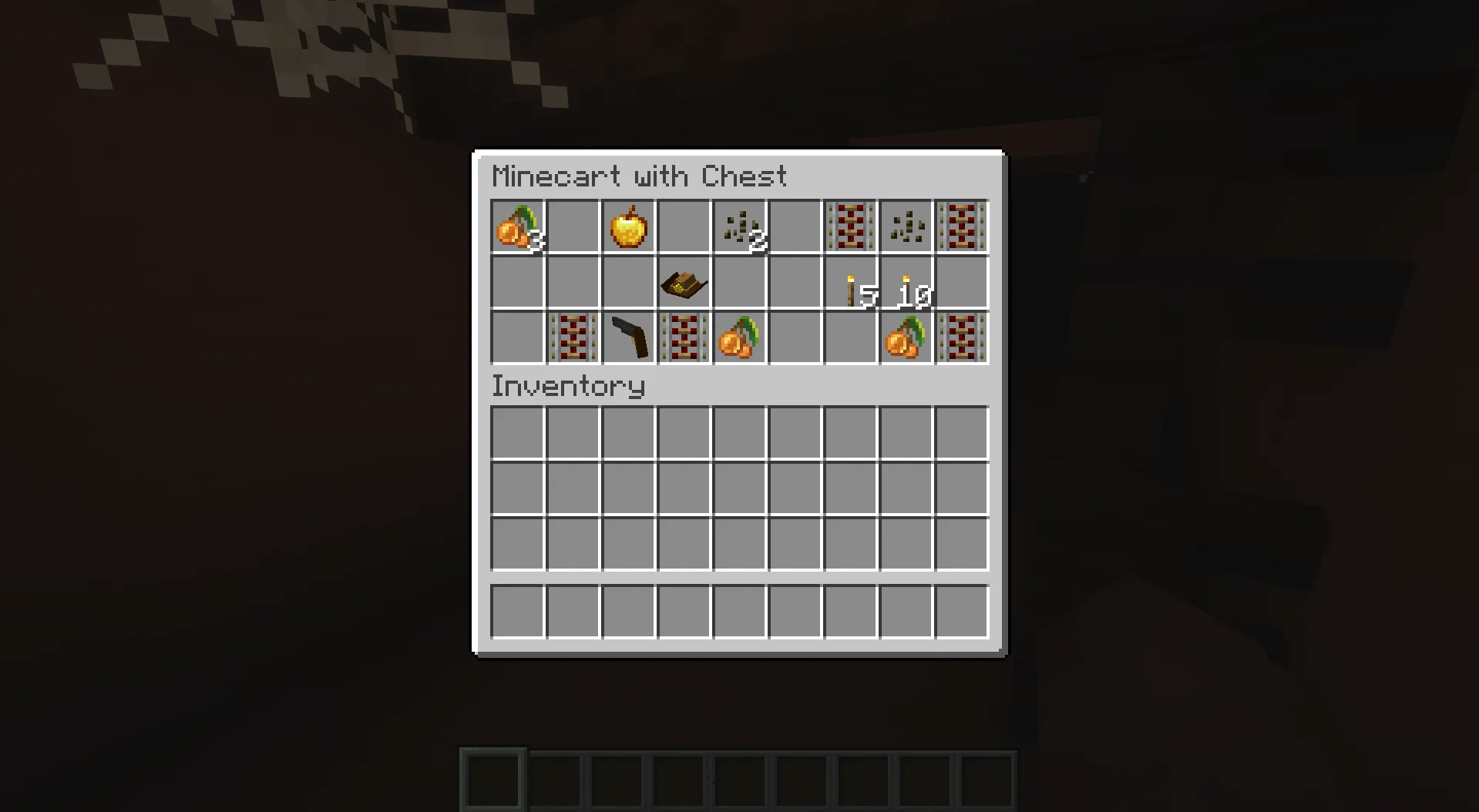The image size is (1479, 812).
Task: Grab the stack of 10 torches
Action: click(905, 282)
